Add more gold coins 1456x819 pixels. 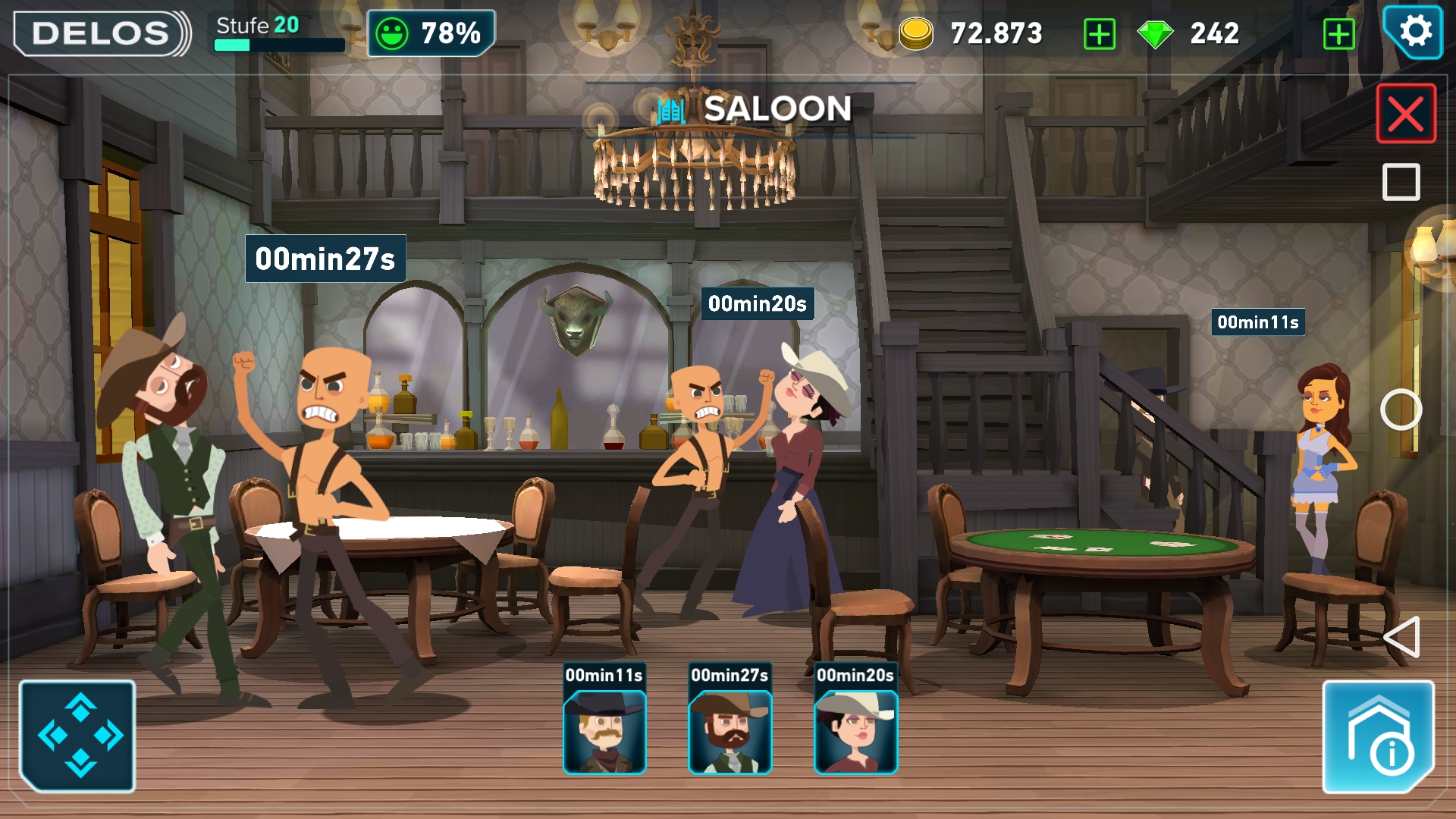coord(1100,34)
